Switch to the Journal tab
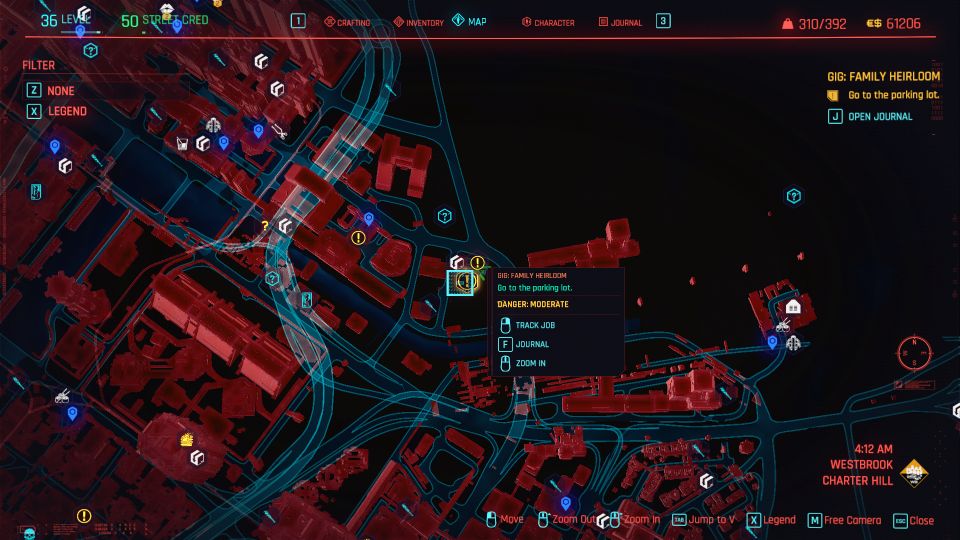The height and width of the screenshot is (540, 960). coord(620,22)
